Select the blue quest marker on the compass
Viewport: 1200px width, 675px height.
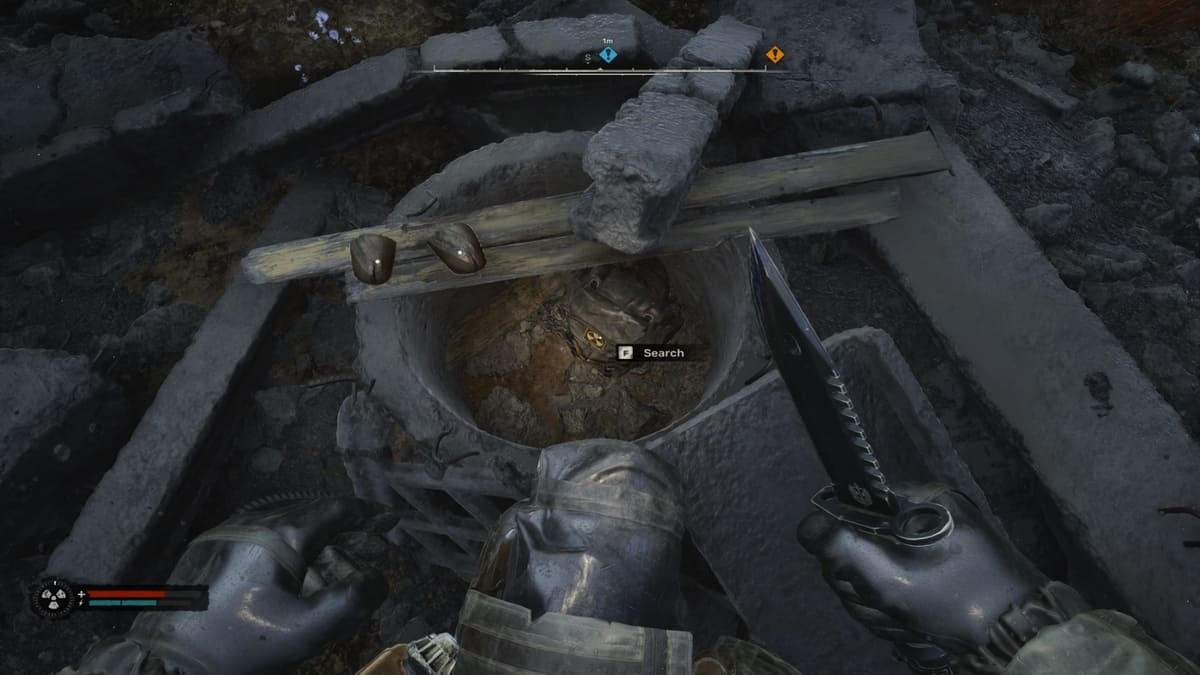tap(607, 55)
